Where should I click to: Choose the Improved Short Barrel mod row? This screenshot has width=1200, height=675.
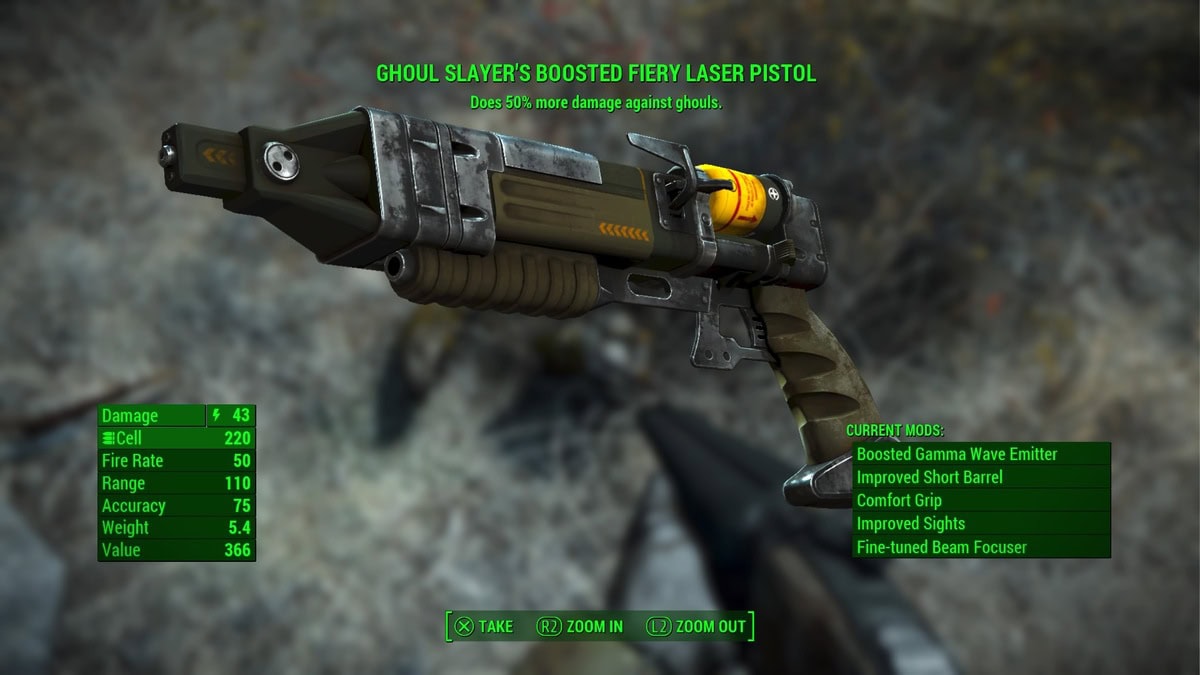pyautogui.click(x=980, y=477)
